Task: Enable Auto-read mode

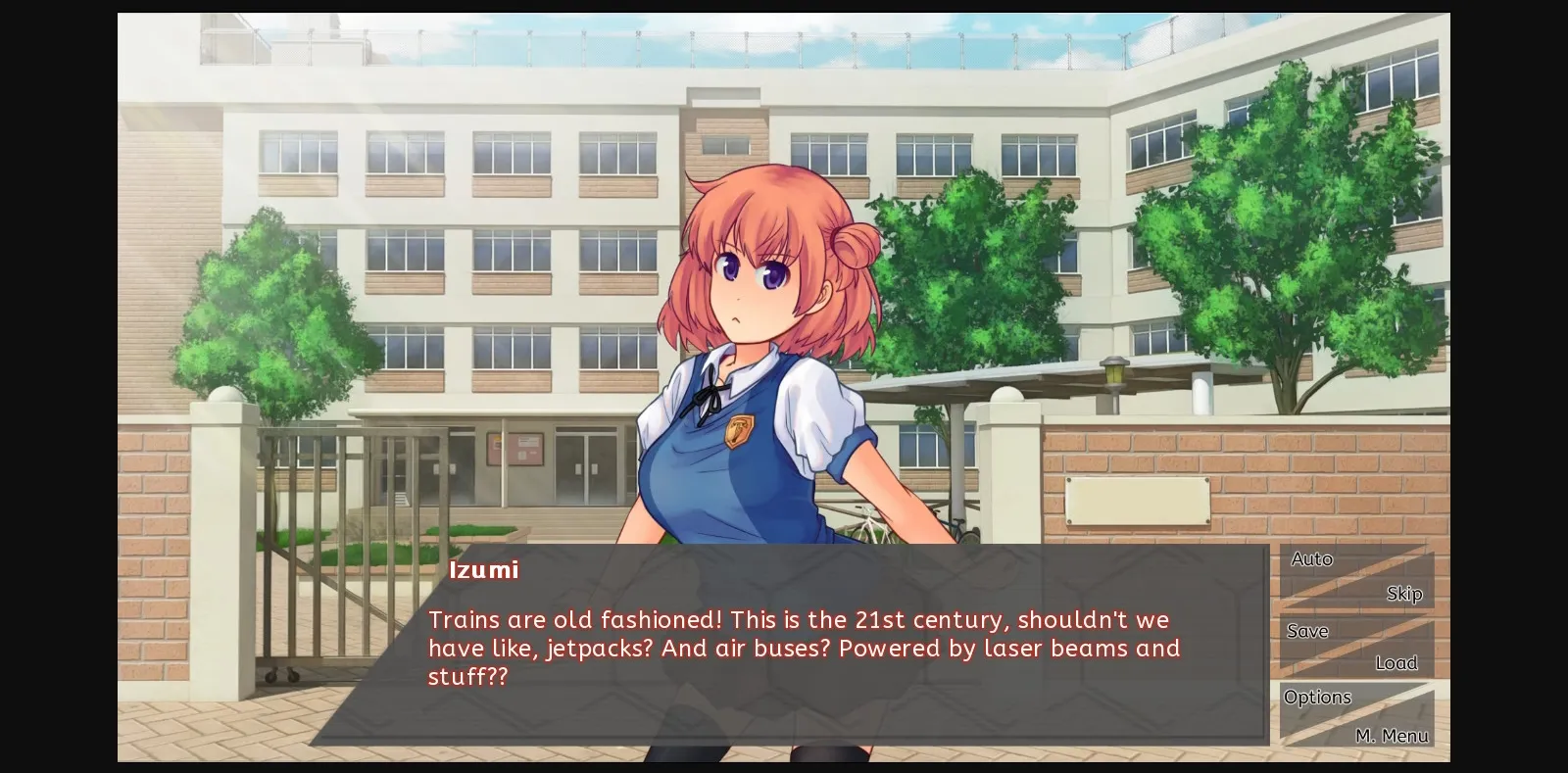Action: [1310, 558]
